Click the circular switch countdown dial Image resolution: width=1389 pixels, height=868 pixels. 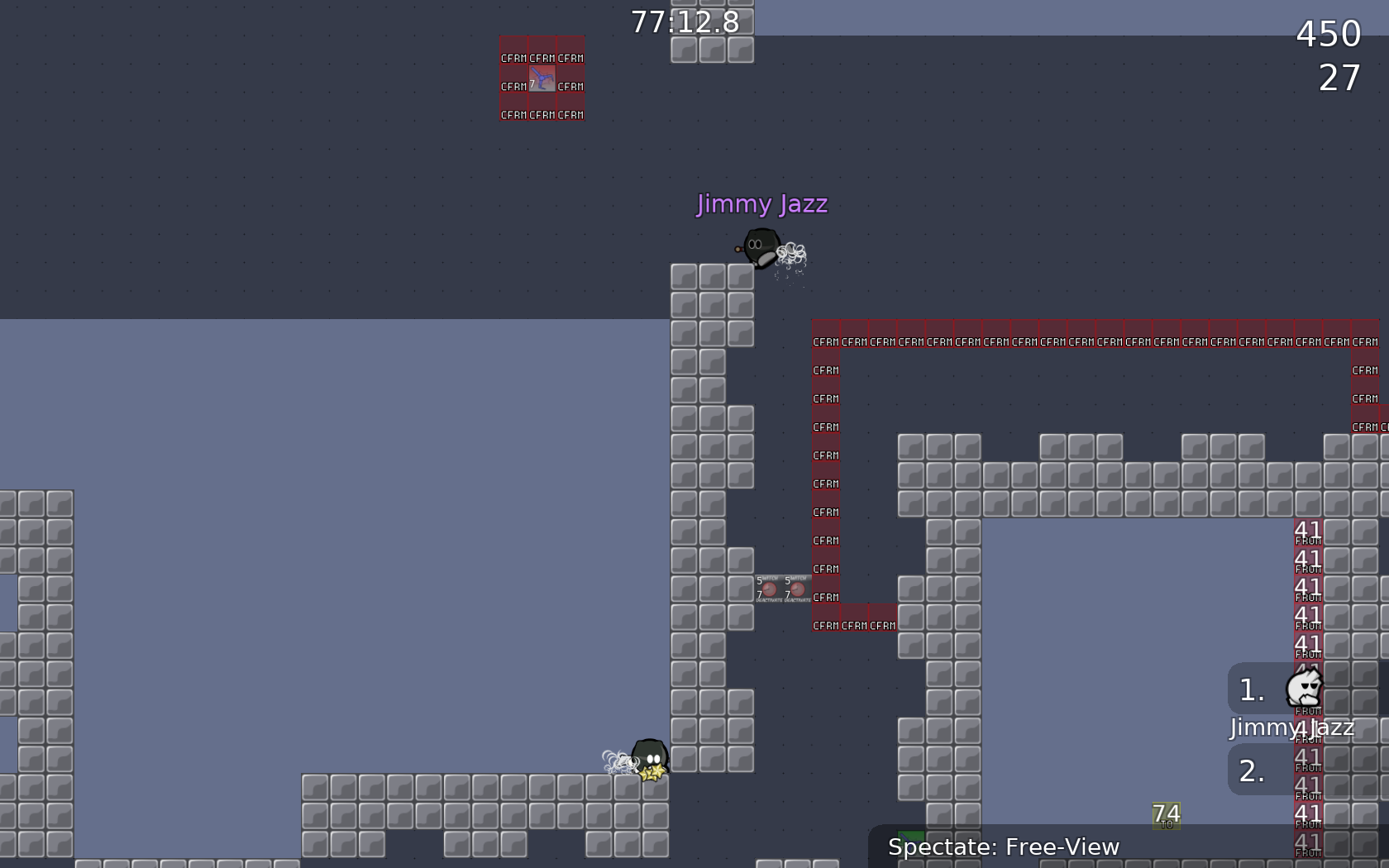coord(769,589)
